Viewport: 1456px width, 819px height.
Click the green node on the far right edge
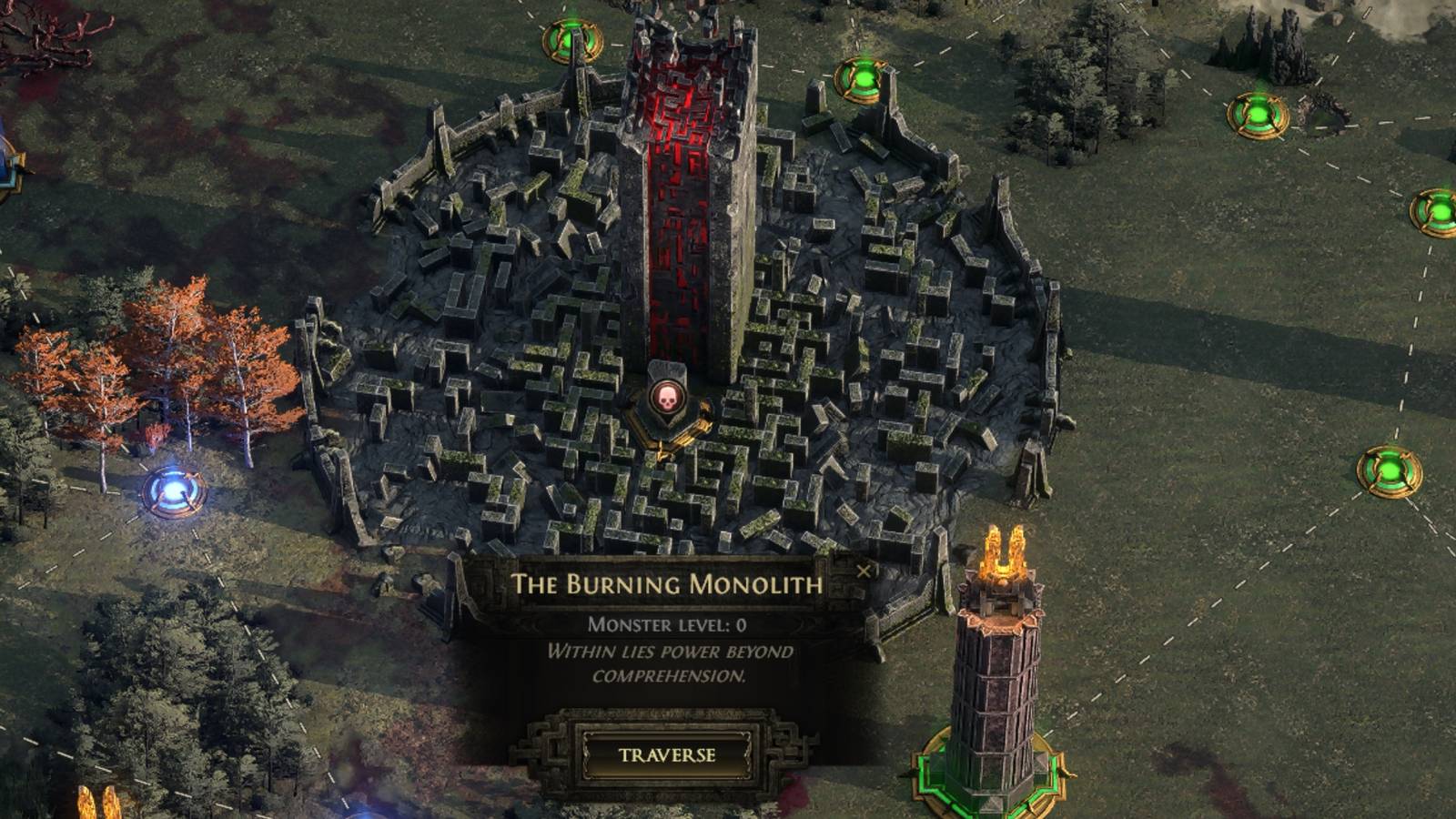[1440, 211]
